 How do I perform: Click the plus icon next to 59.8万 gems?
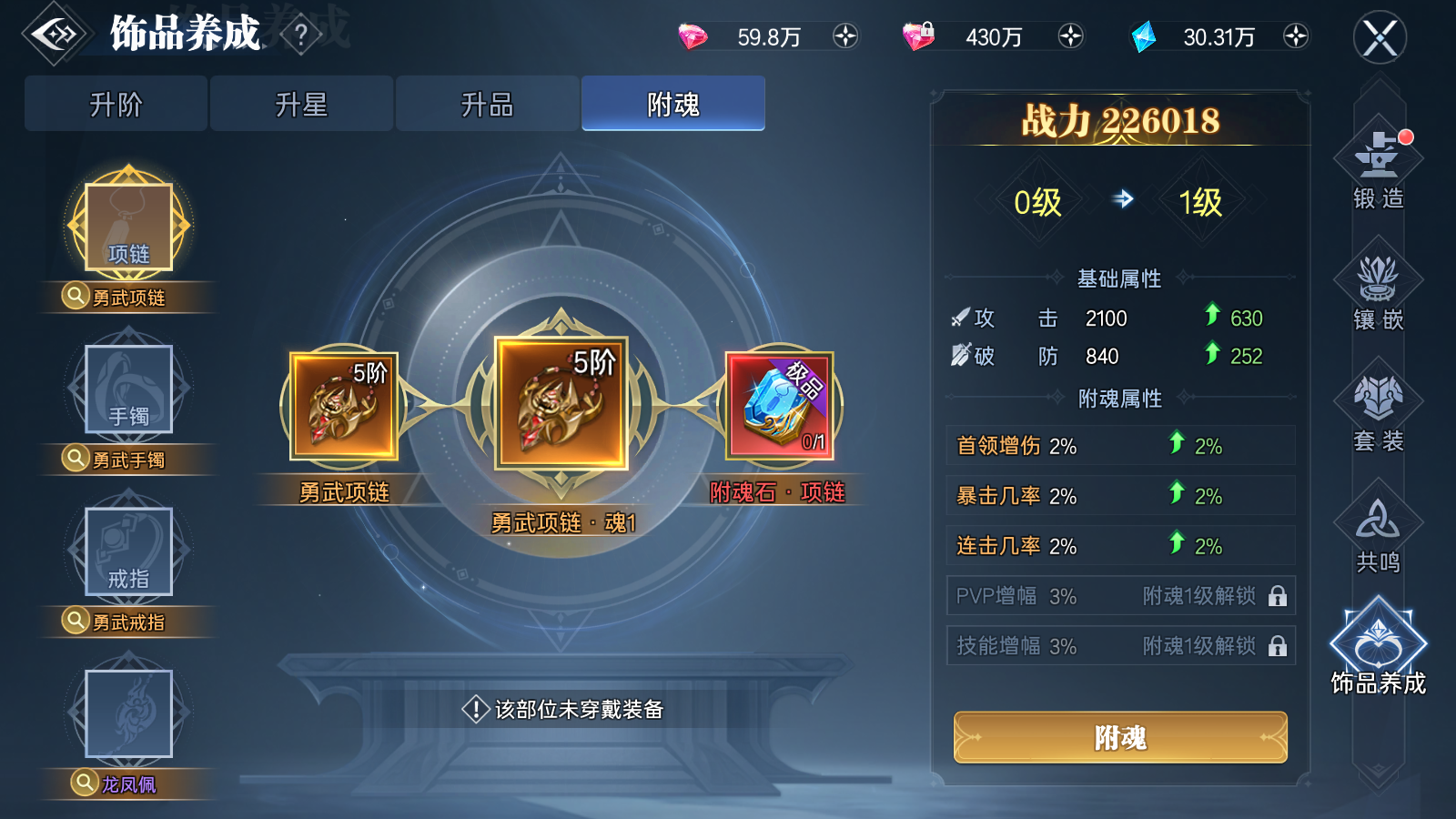pyautogui.click(x=844, y=38)
